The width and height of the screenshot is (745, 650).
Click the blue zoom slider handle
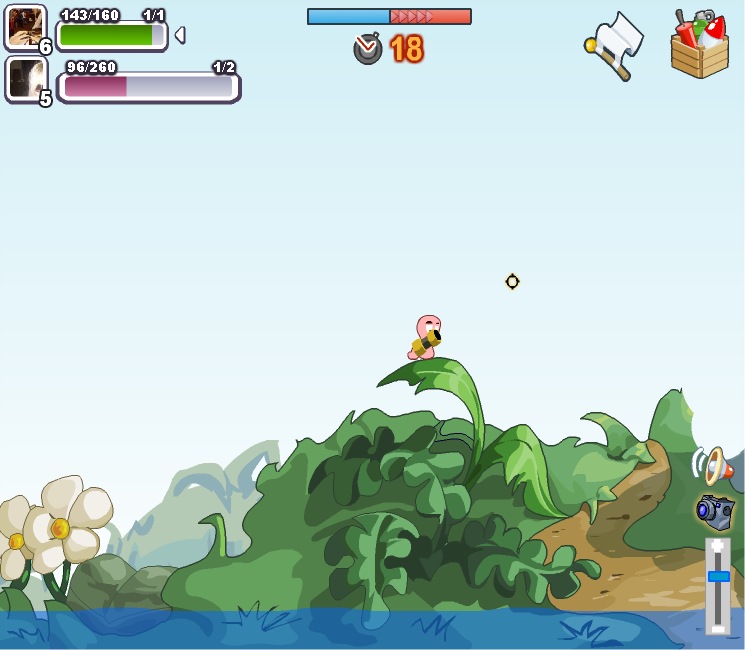pos(718,576)
